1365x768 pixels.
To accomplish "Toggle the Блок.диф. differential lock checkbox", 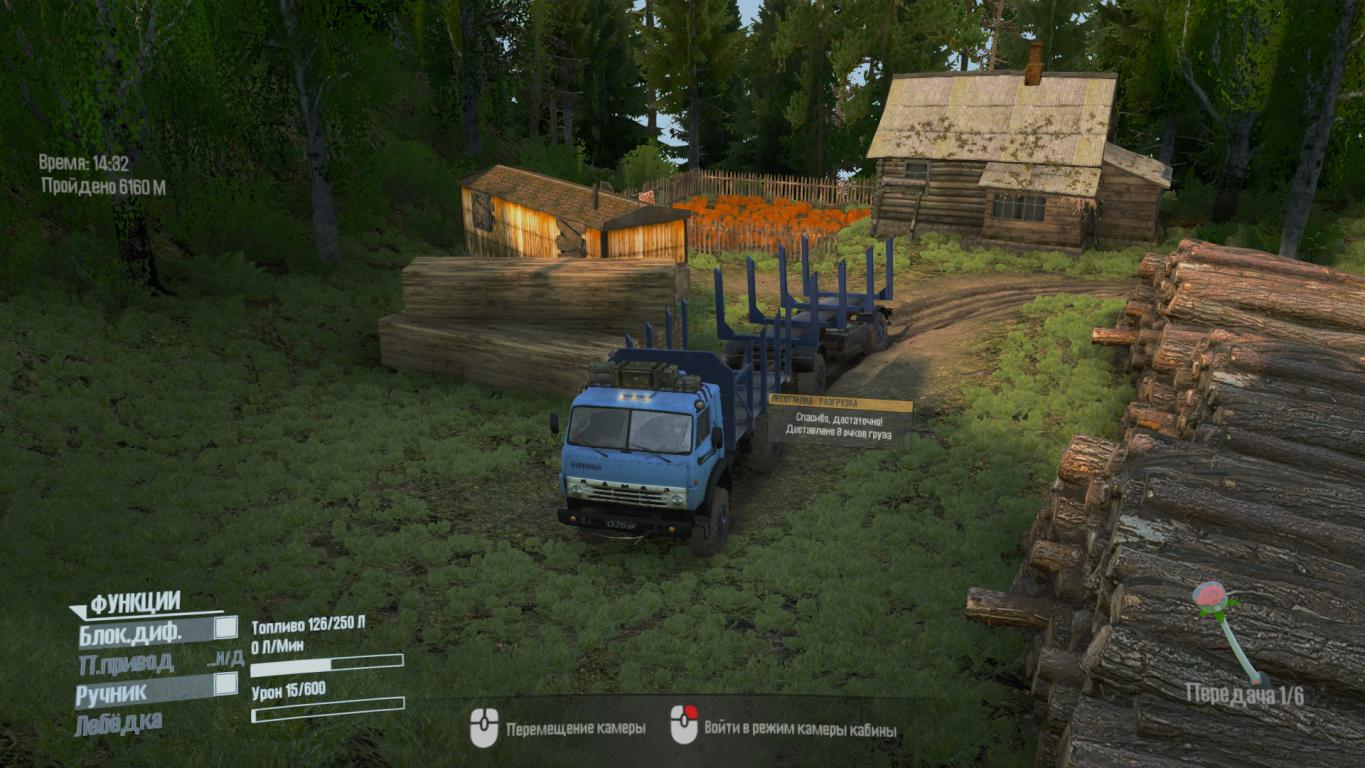I will pos(226,628).
